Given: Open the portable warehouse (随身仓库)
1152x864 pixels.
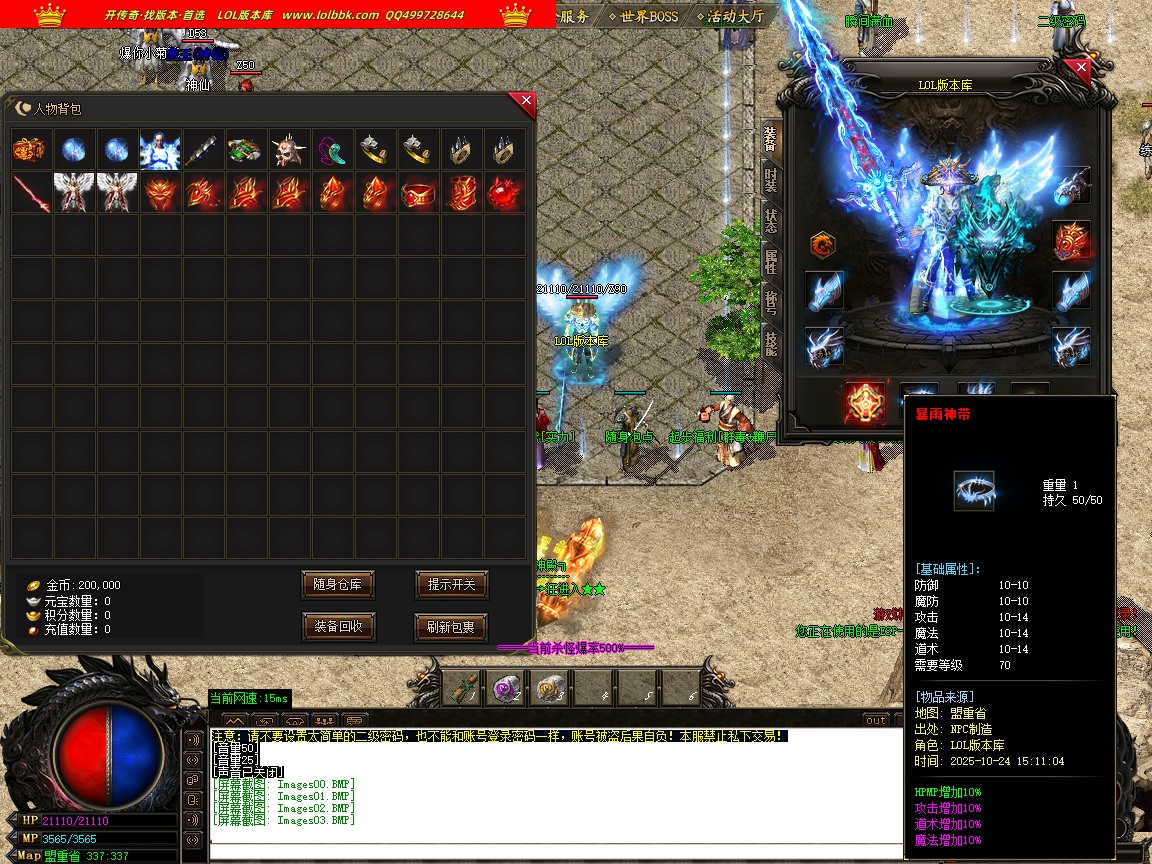Looking at the screenshot, I should tap(338, 585).
